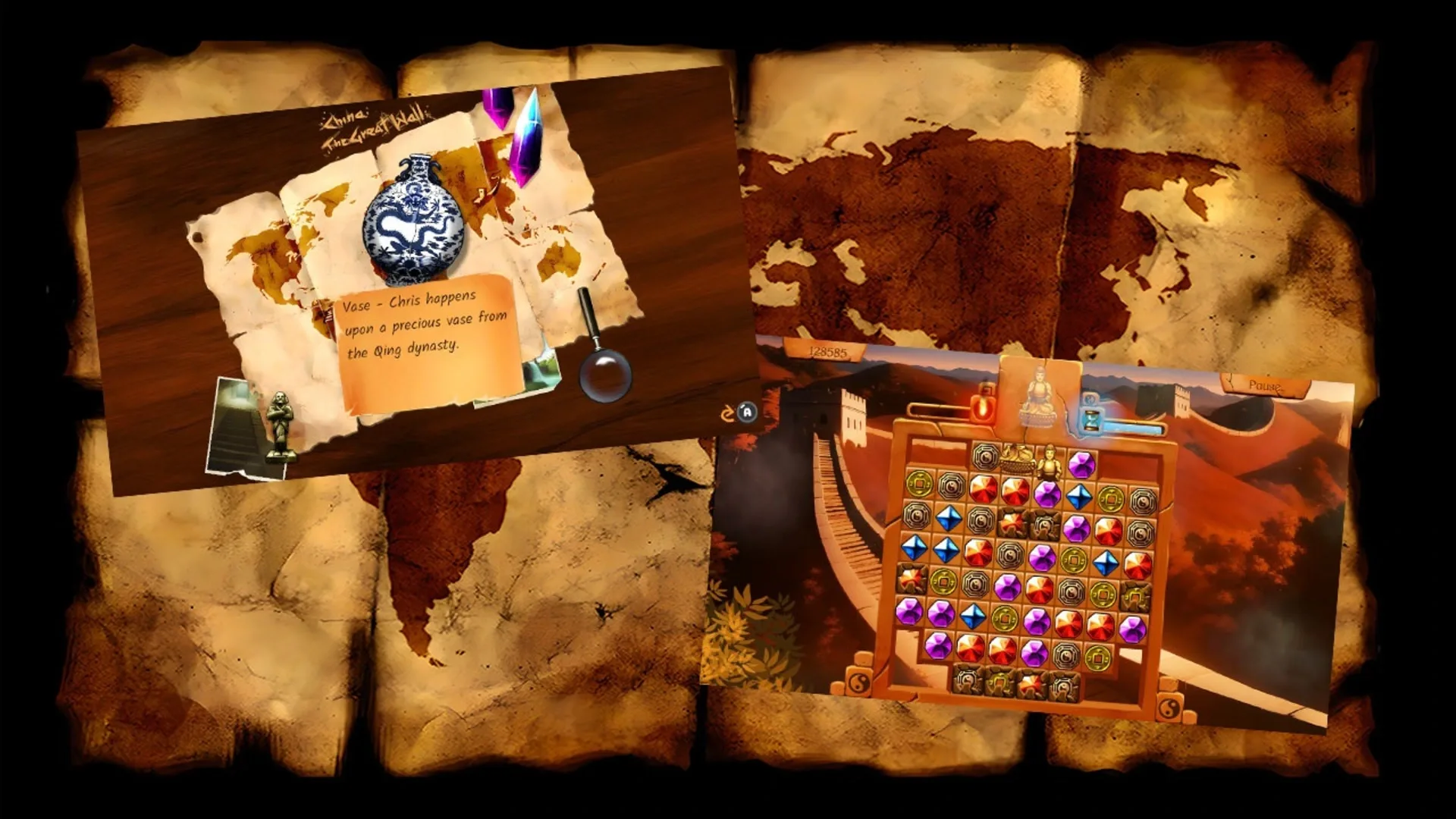The height and width of the screenshot is (819, 1456).
Task: Click a stone-encased tile at the board bottom
Action: point(965,679)
